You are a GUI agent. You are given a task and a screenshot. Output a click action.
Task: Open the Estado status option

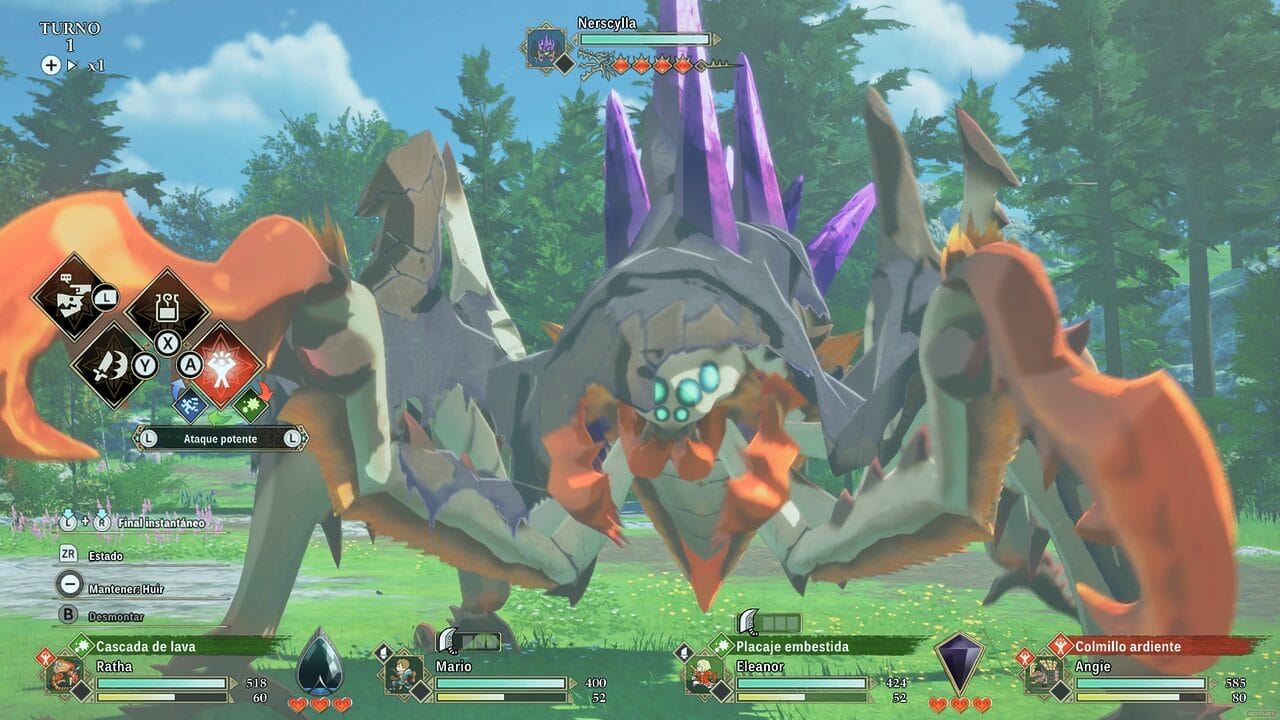[x=105, y=555]
